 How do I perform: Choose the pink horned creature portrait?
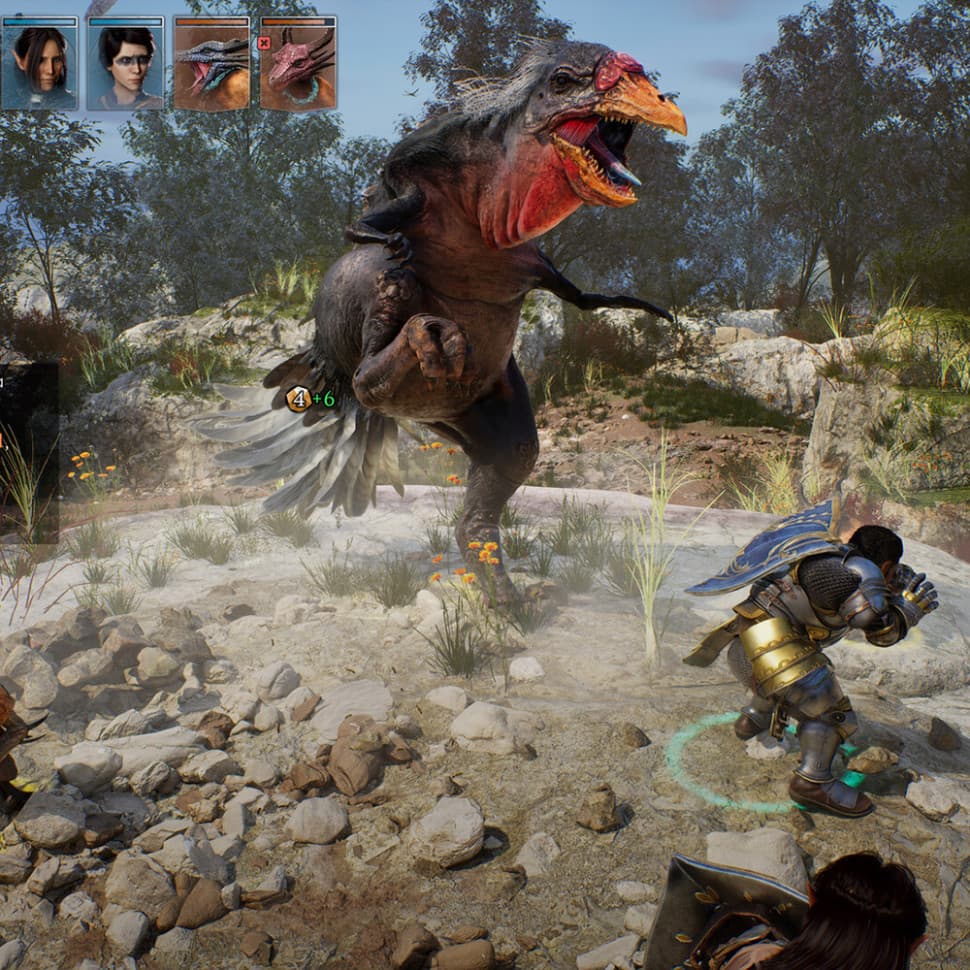pyautogui.click(x=298, y=63)
